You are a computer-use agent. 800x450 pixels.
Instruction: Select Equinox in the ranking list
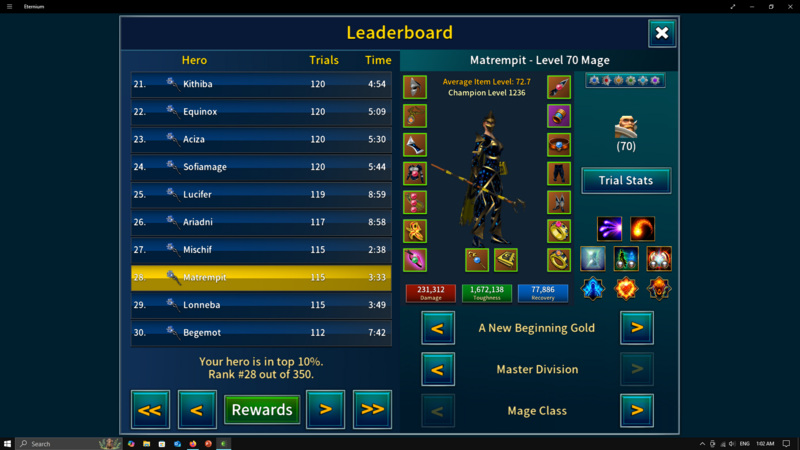pos(261,112)
